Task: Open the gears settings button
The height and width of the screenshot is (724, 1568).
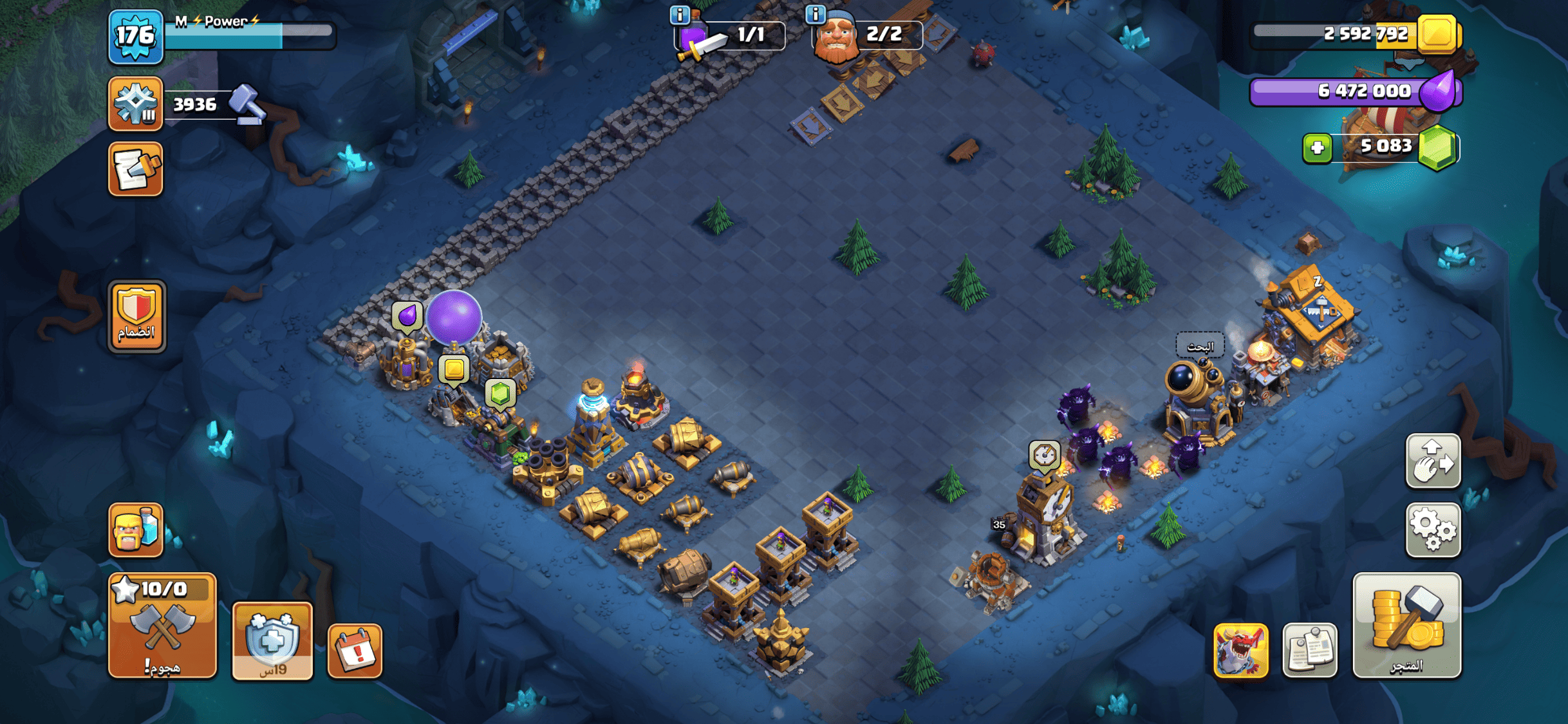Action: pyautogui.click(x=1433, y=530)
